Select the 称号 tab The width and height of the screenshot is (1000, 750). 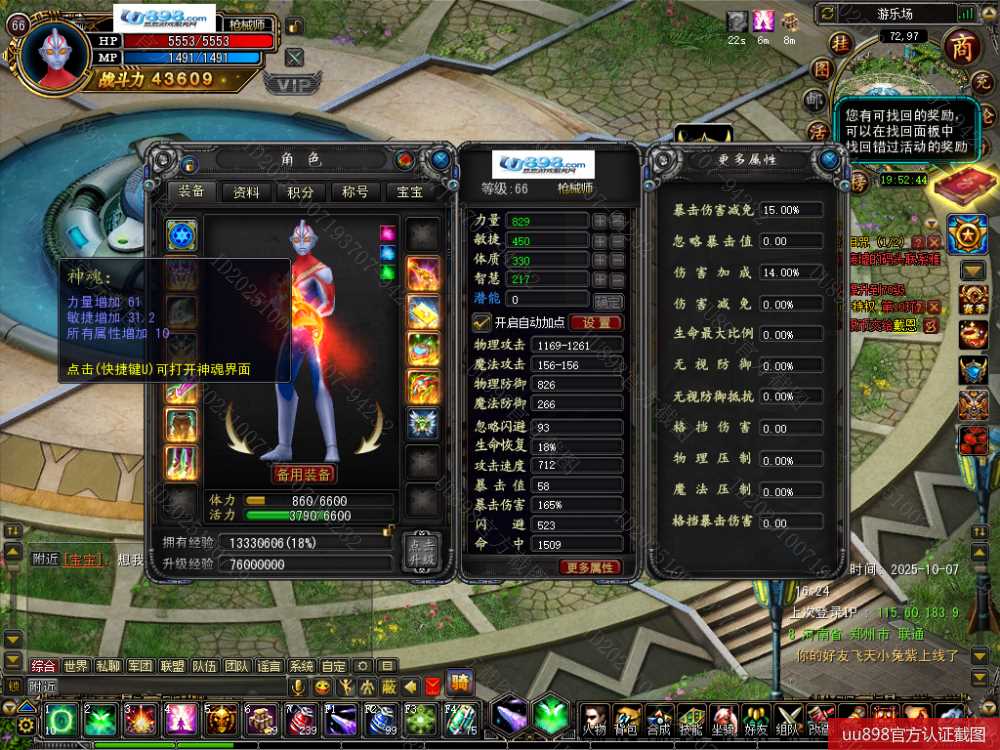[x=355, y=192]
